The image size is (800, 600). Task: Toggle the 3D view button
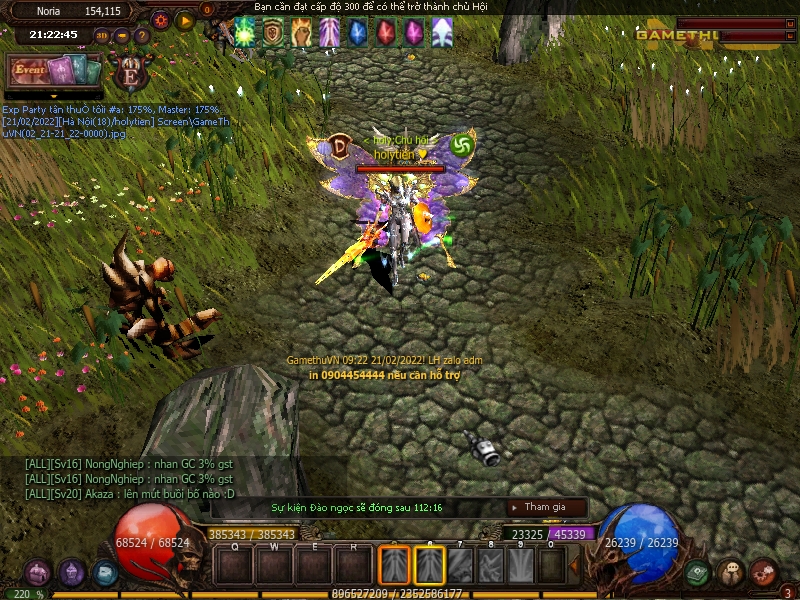102,35
